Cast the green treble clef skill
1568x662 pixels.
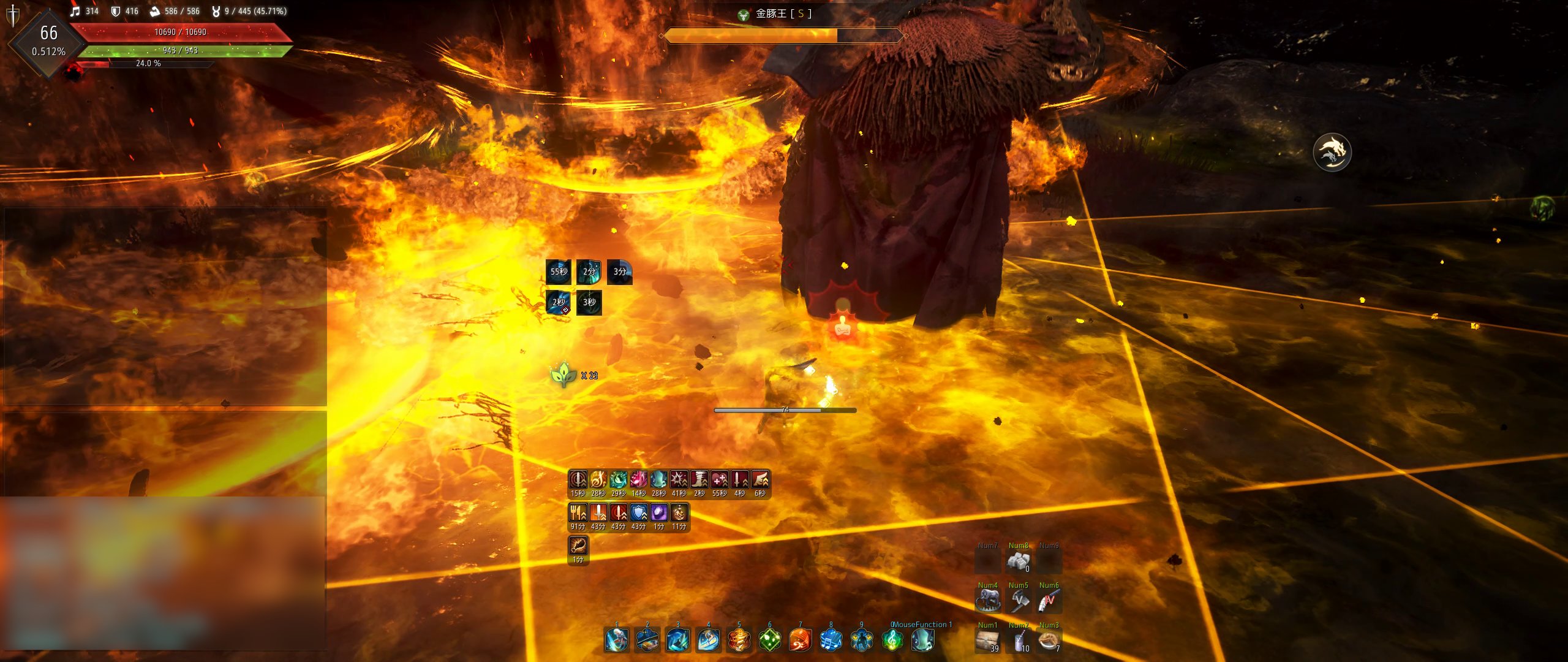[892, 640]
